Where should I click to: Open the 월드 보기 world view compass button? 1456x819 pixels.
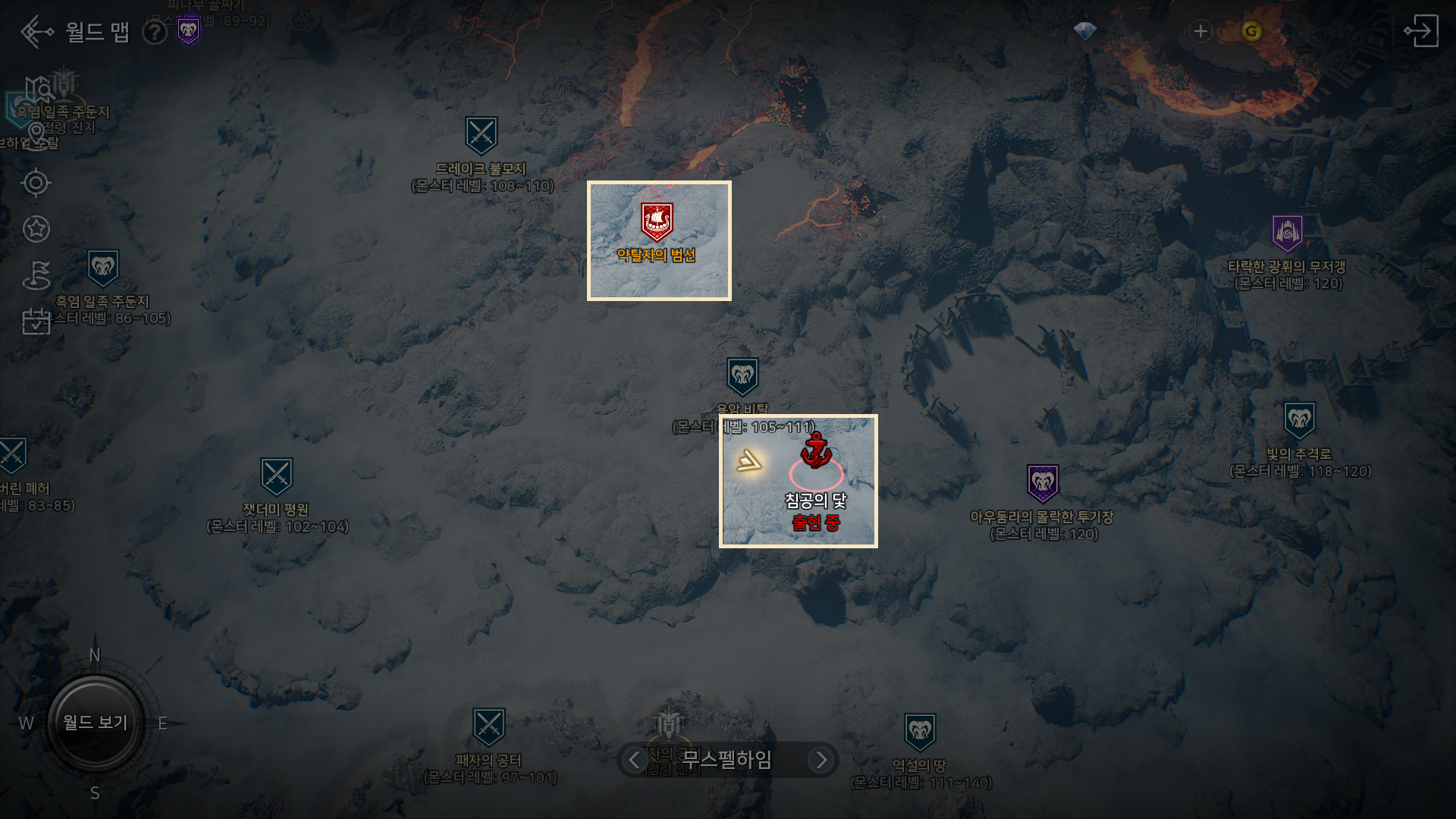tap(96, 723)
